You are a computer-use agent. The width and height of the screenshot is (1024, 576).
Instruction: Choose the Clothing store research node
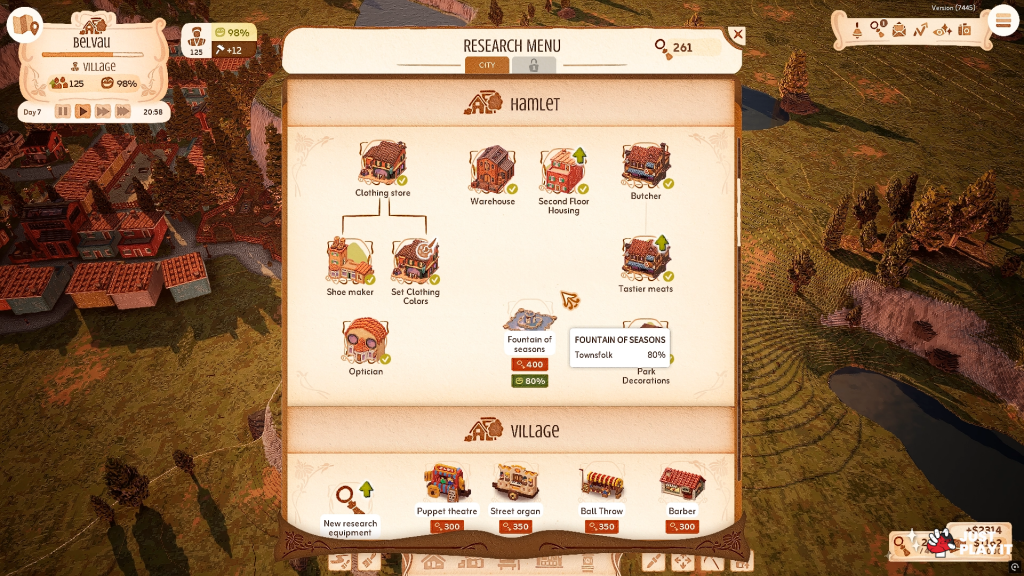click(x=383, y=165)
